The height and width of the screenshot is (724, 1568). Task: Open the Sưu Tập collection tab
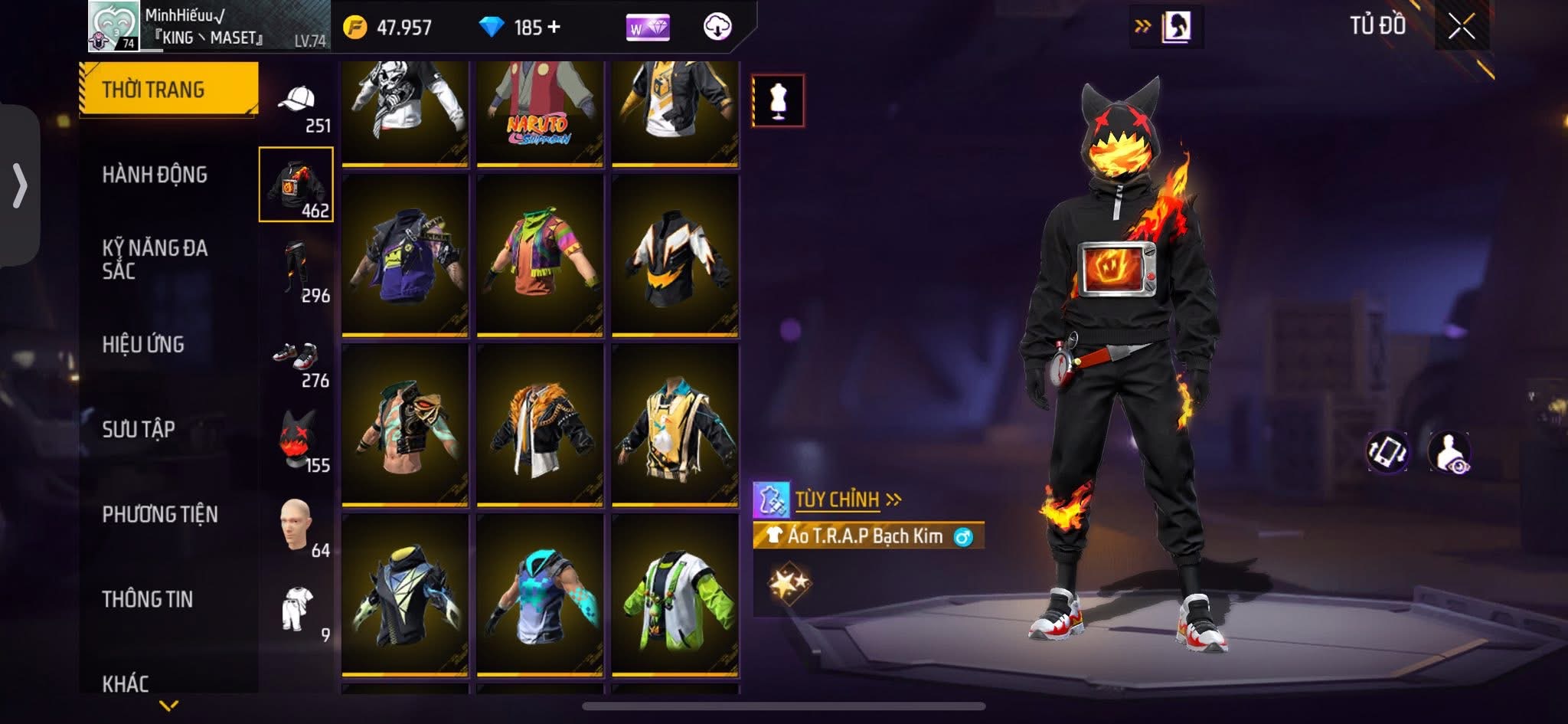139,429
